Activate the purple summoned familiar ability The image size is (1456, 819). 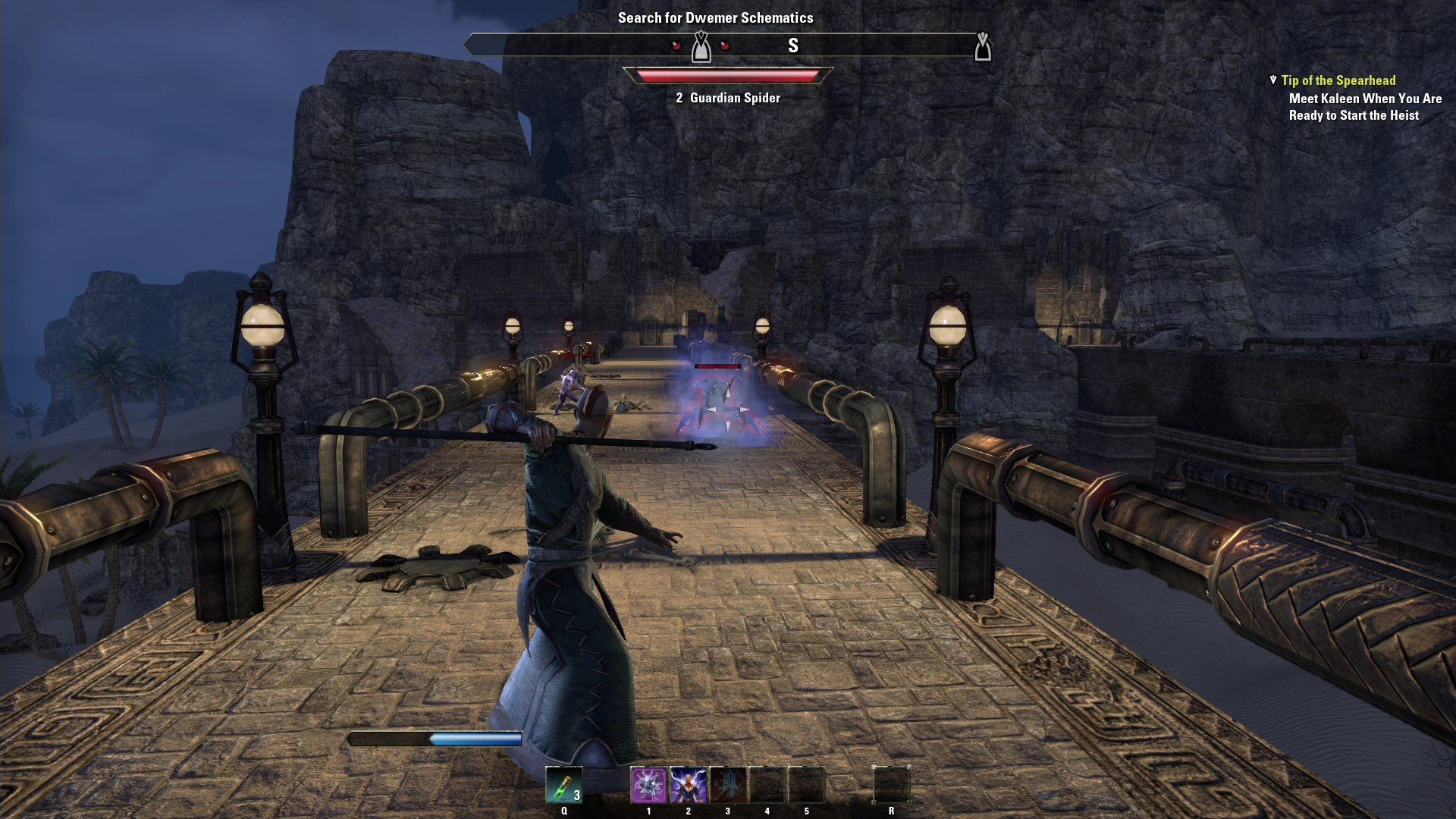(649, 784)
